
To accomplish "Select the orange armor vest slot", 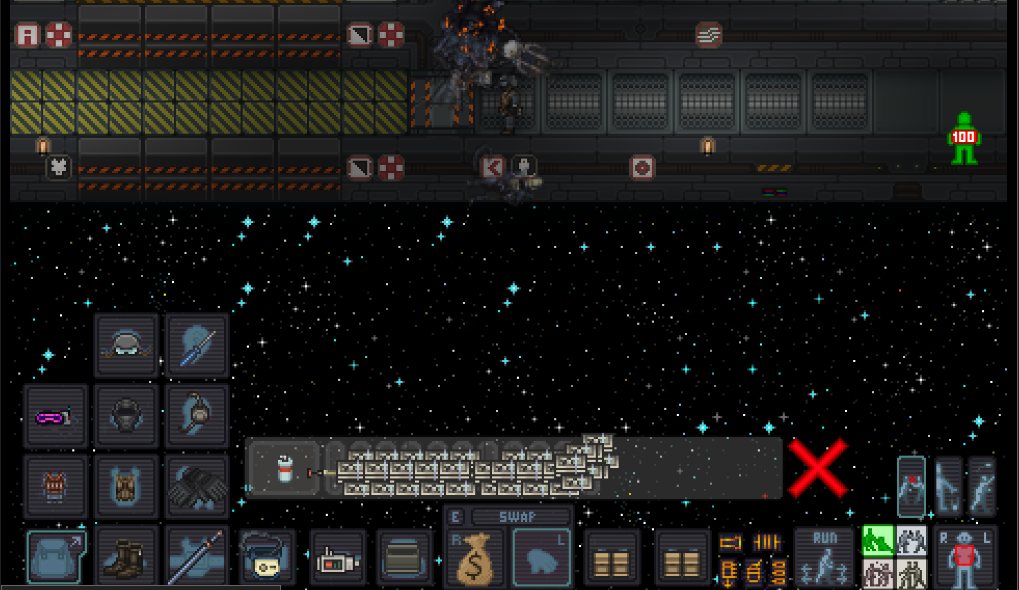I will coord(54,487).
